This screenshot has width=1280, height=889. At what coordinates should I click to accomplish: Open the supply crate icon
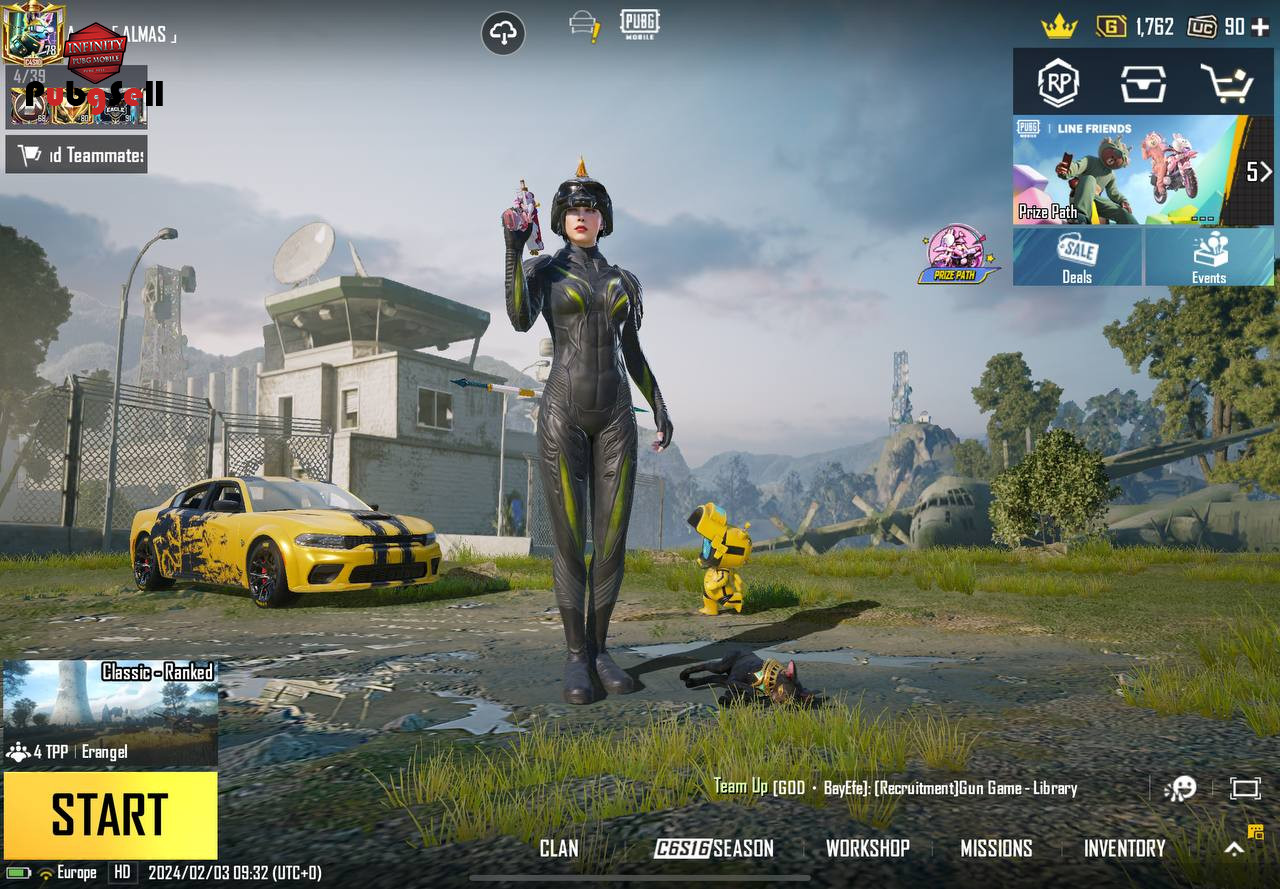pos(1143,84)
